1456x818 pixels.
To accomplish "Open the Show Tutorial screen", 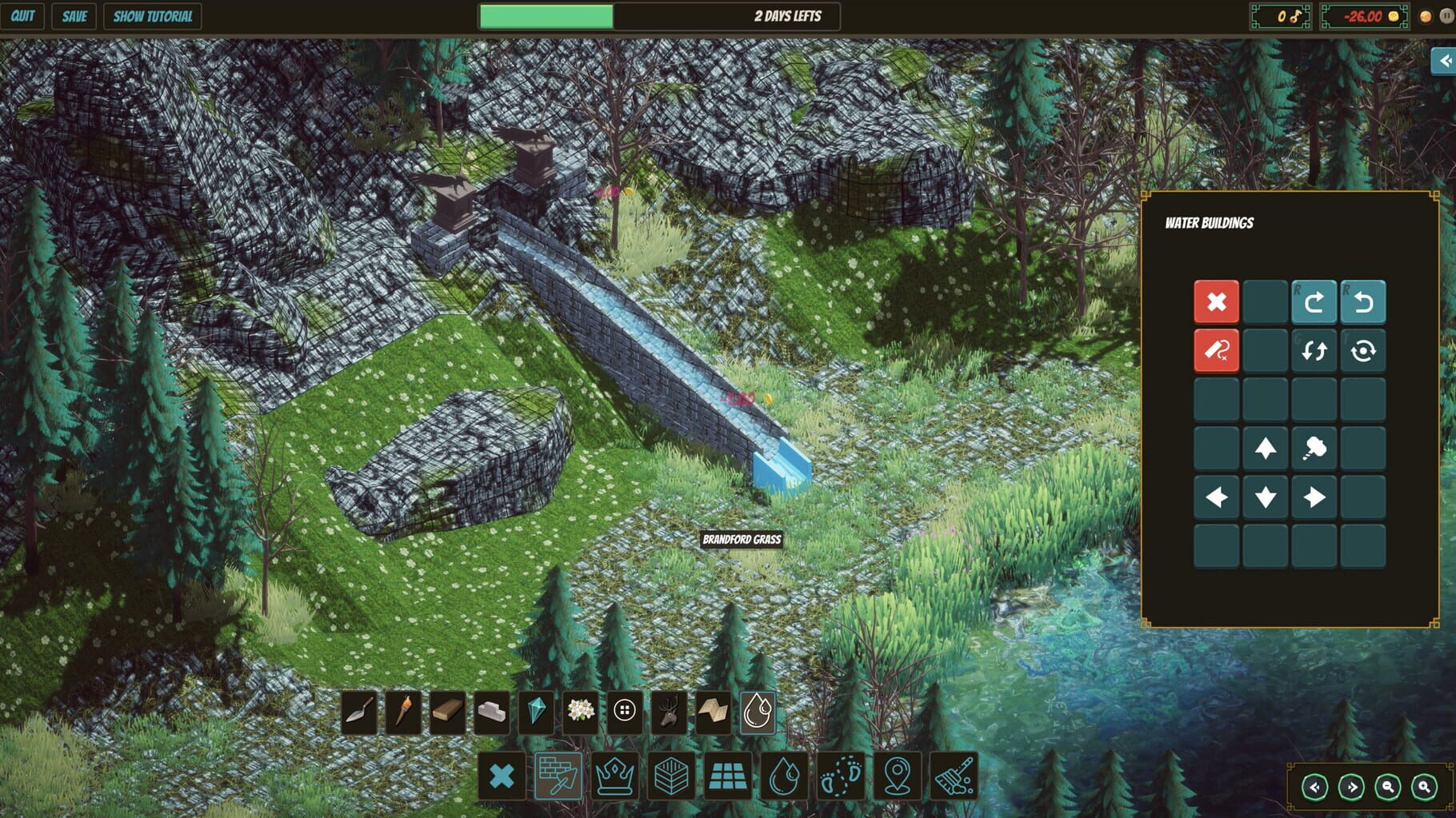I will [x=151, y=15].
